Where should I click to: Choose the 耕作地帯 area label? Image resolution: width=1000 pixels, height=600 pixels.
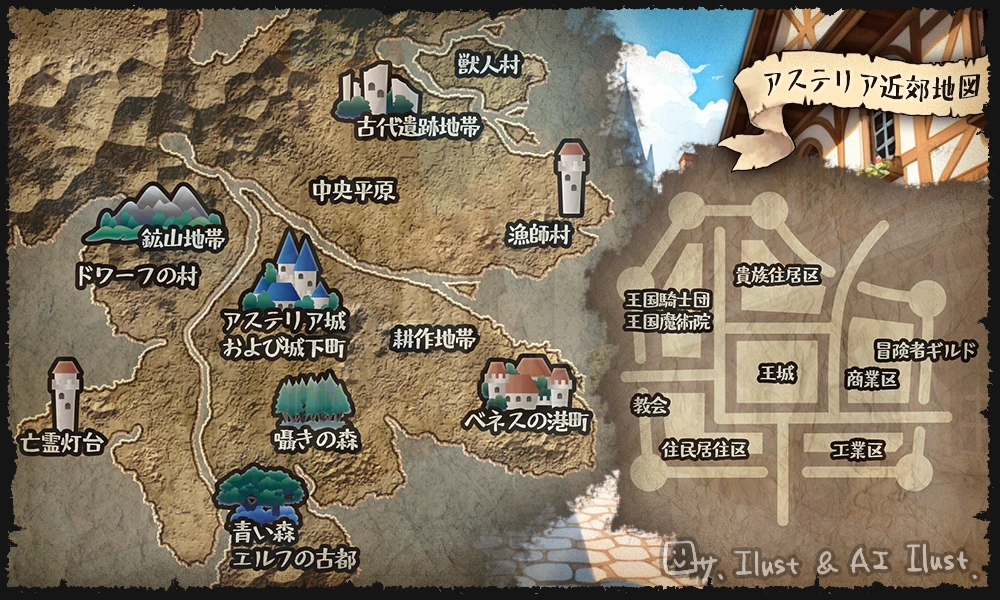(434, 339)
